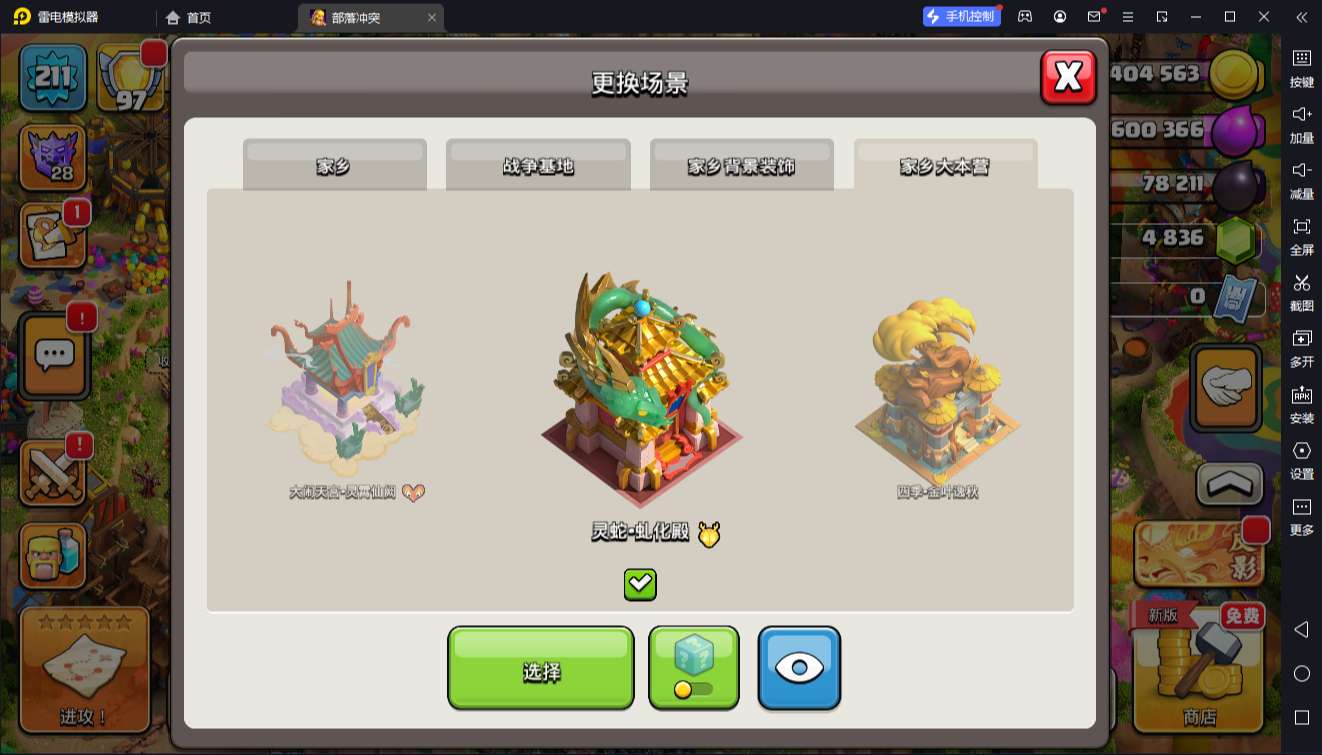1322x755 pixels.
Task: Click the green 选择 button
Action: (x=540, y=669)
